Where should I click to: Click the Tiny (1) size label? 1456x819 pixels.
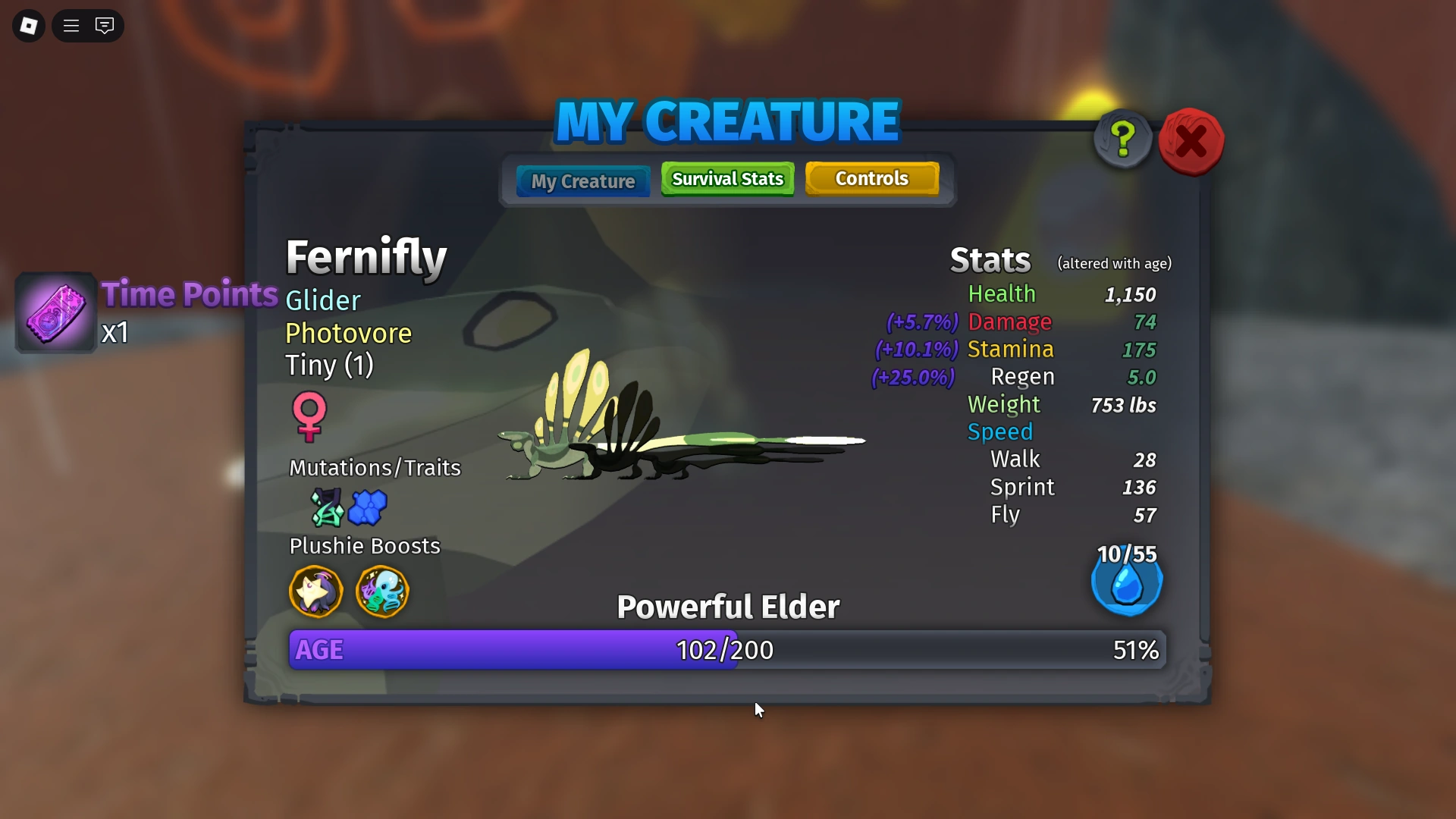click(x=329, y=366)
